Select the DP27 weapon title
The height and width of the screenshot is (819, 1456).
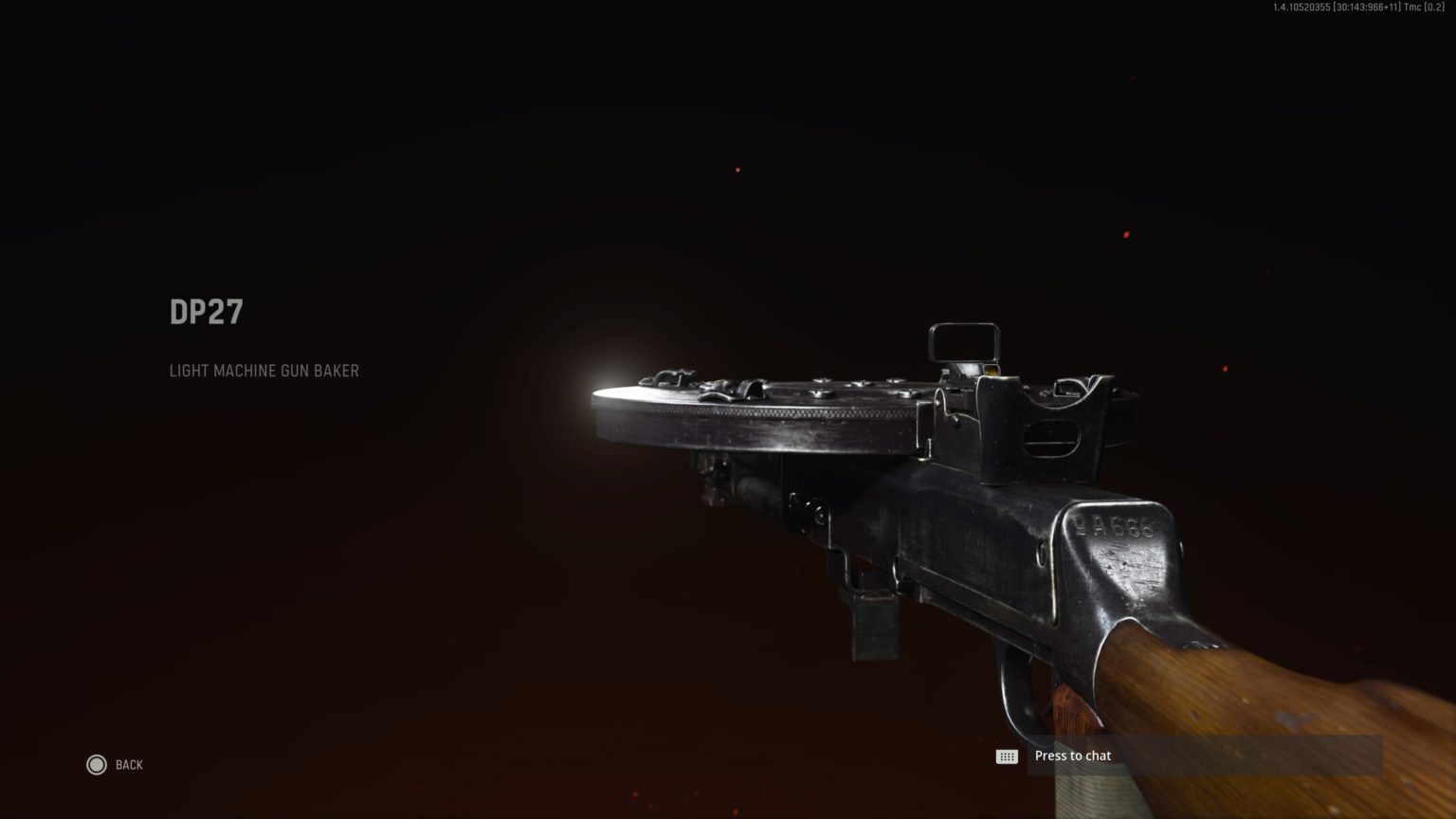[205, 311]
